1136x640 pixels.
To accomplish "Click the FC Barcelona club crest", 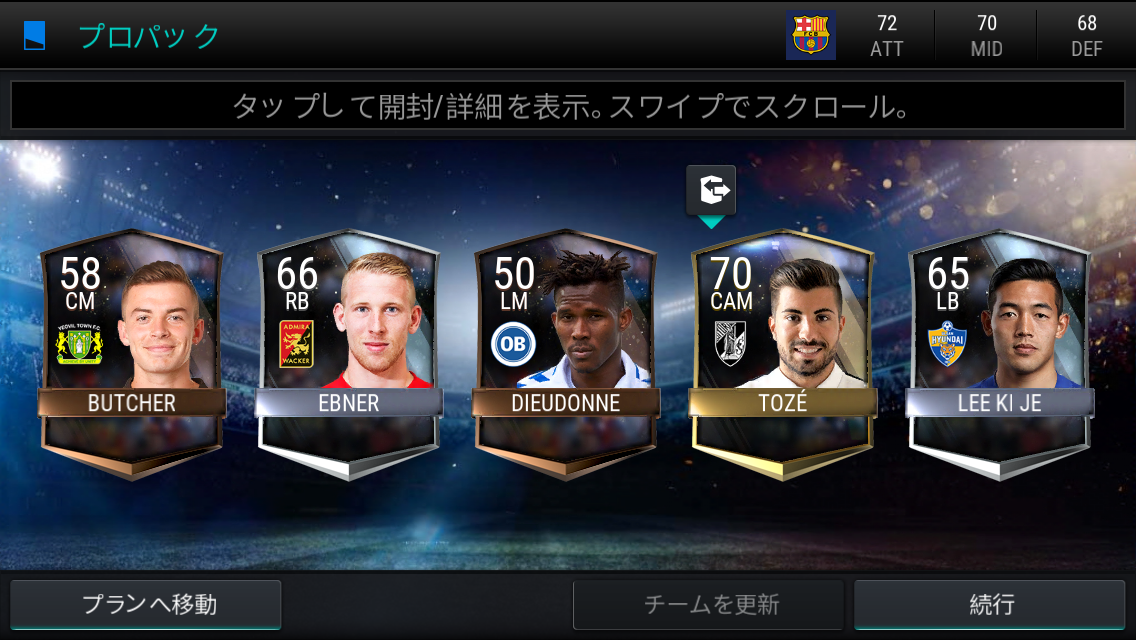I will point(810,35).
